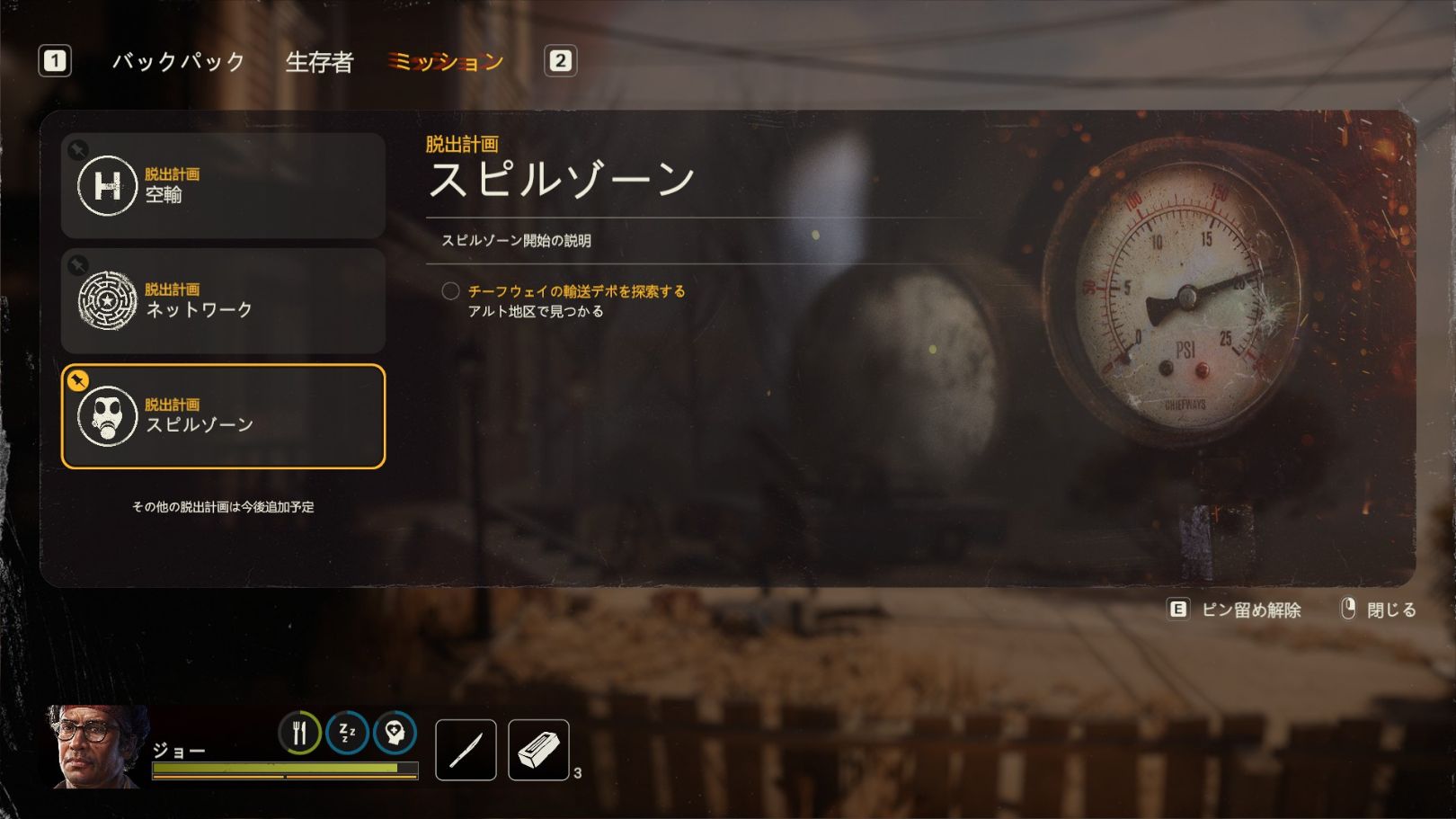Select the チーフウェイの輸送デポを探索する objective
The height and width of the screenshot is (819, 1456).
pos(576,291)
